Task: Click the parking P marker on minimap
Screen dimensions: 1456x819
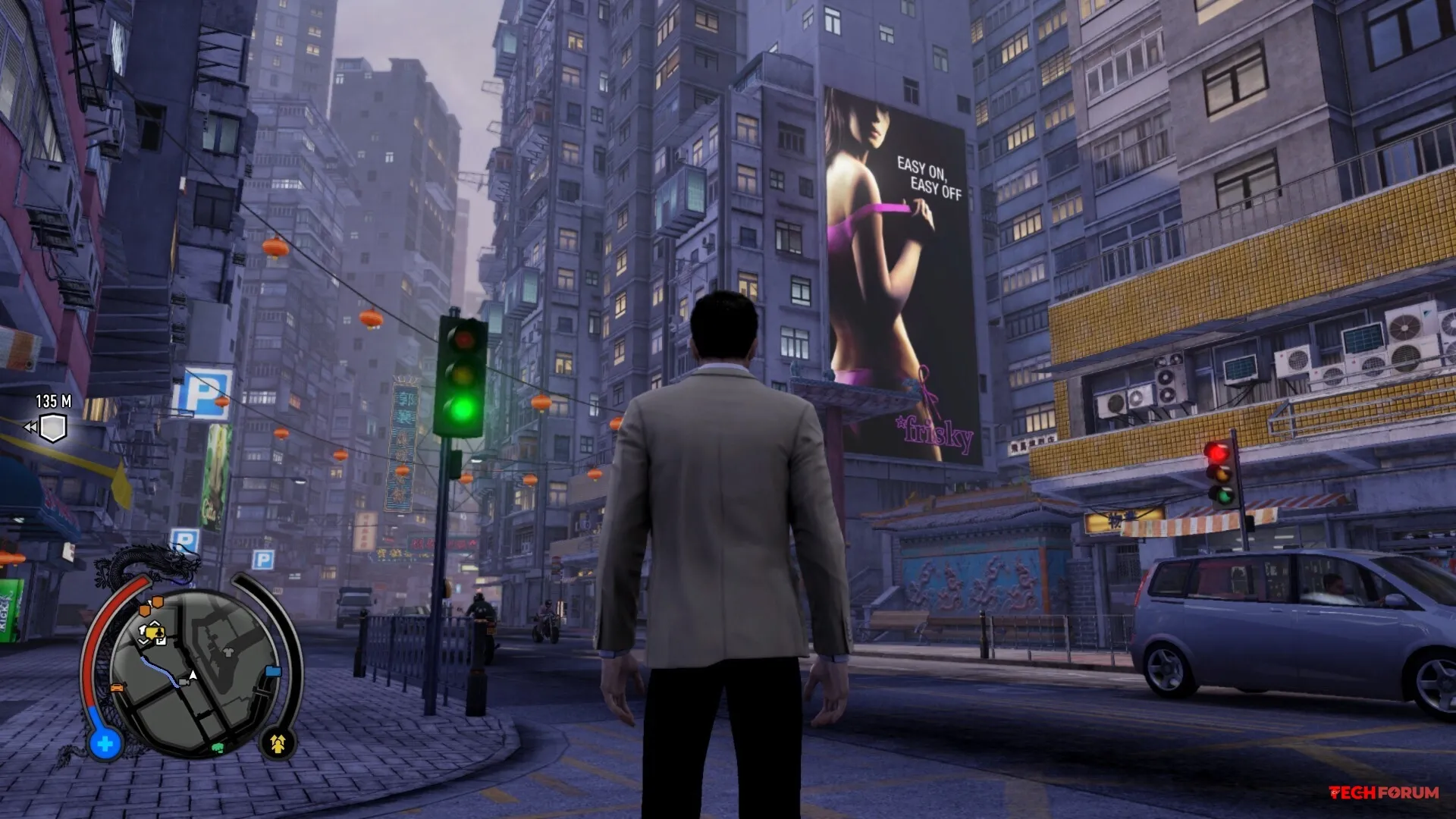Action: 162,641
